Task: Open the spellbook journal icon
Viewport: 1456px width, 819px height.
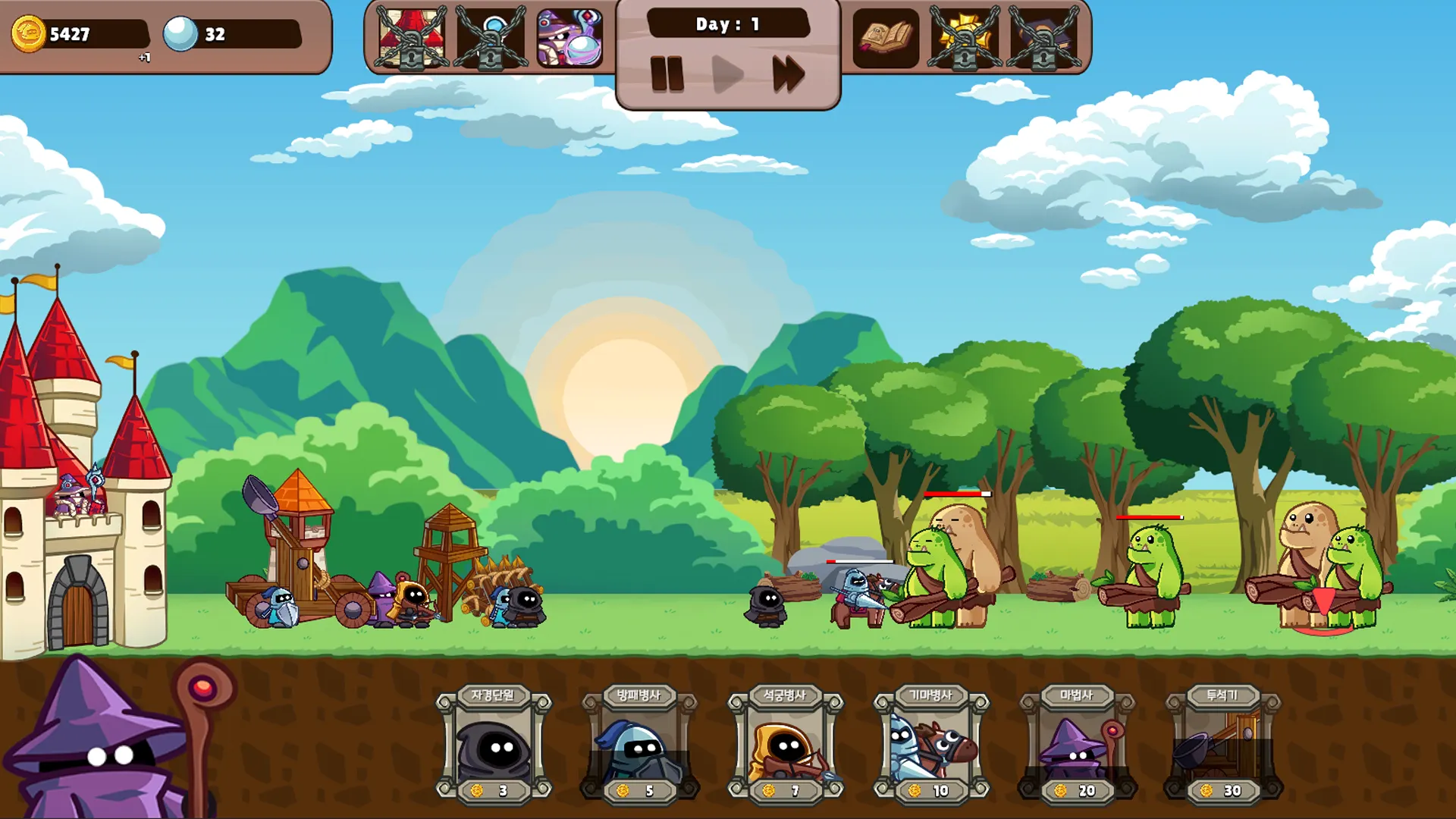Action: [x=885, y=38]
